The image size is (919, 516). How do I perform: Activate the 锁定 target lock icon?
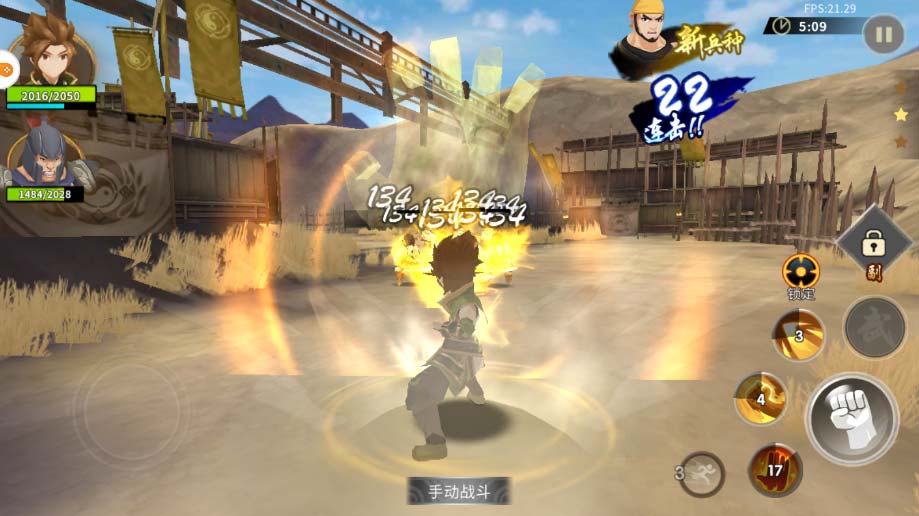(801, 272)
